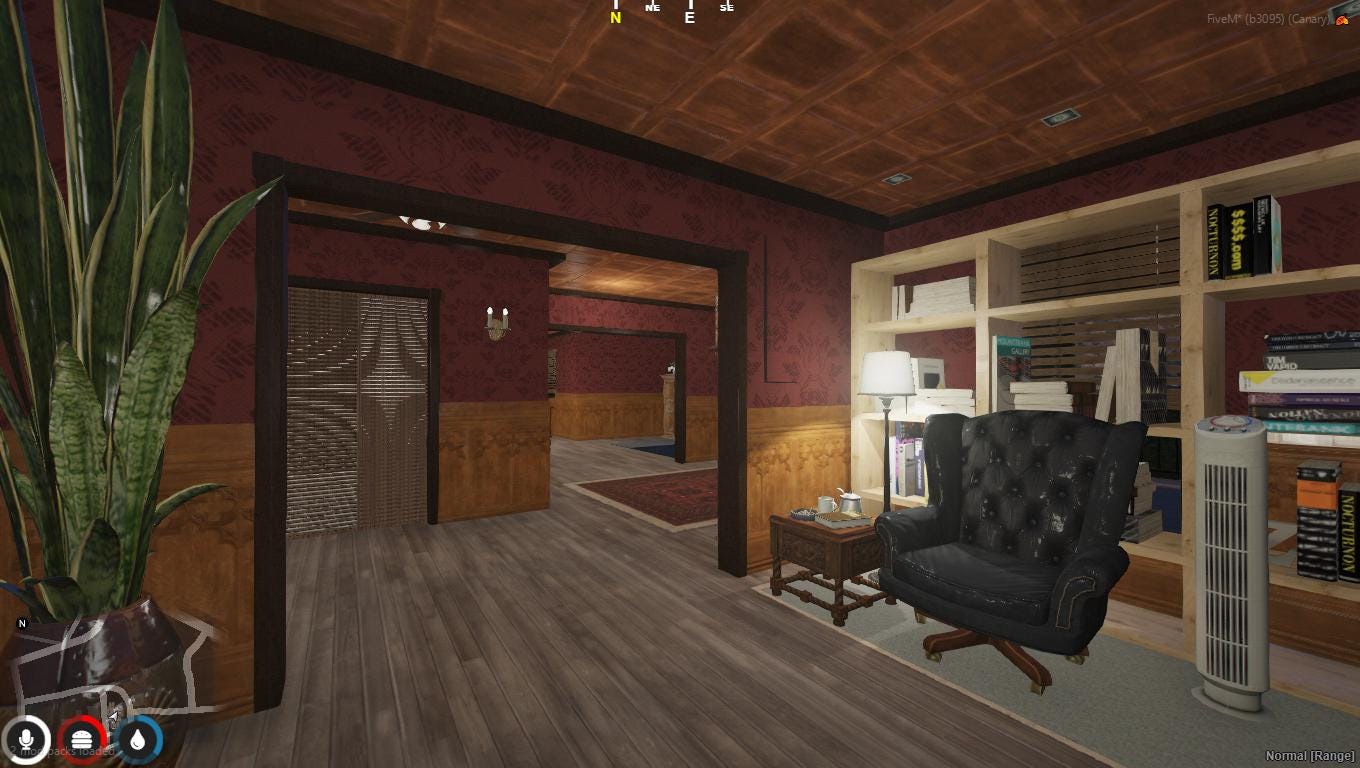The height and width of the screenshot is (768, 1360).
Task: Click the N marker above the minimap
Action: point(21,622)
